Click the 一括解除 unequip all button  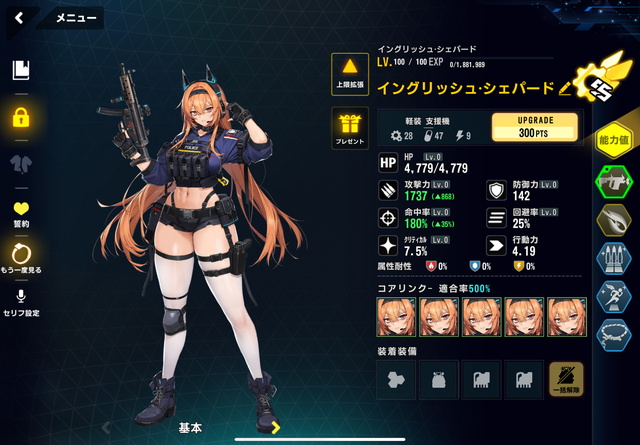pos(565,380)
